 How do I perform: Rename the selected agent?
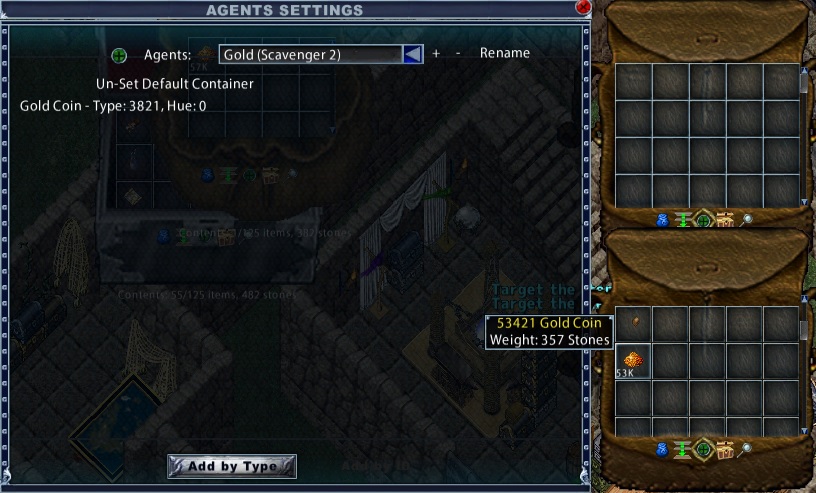tap(505, 54)
